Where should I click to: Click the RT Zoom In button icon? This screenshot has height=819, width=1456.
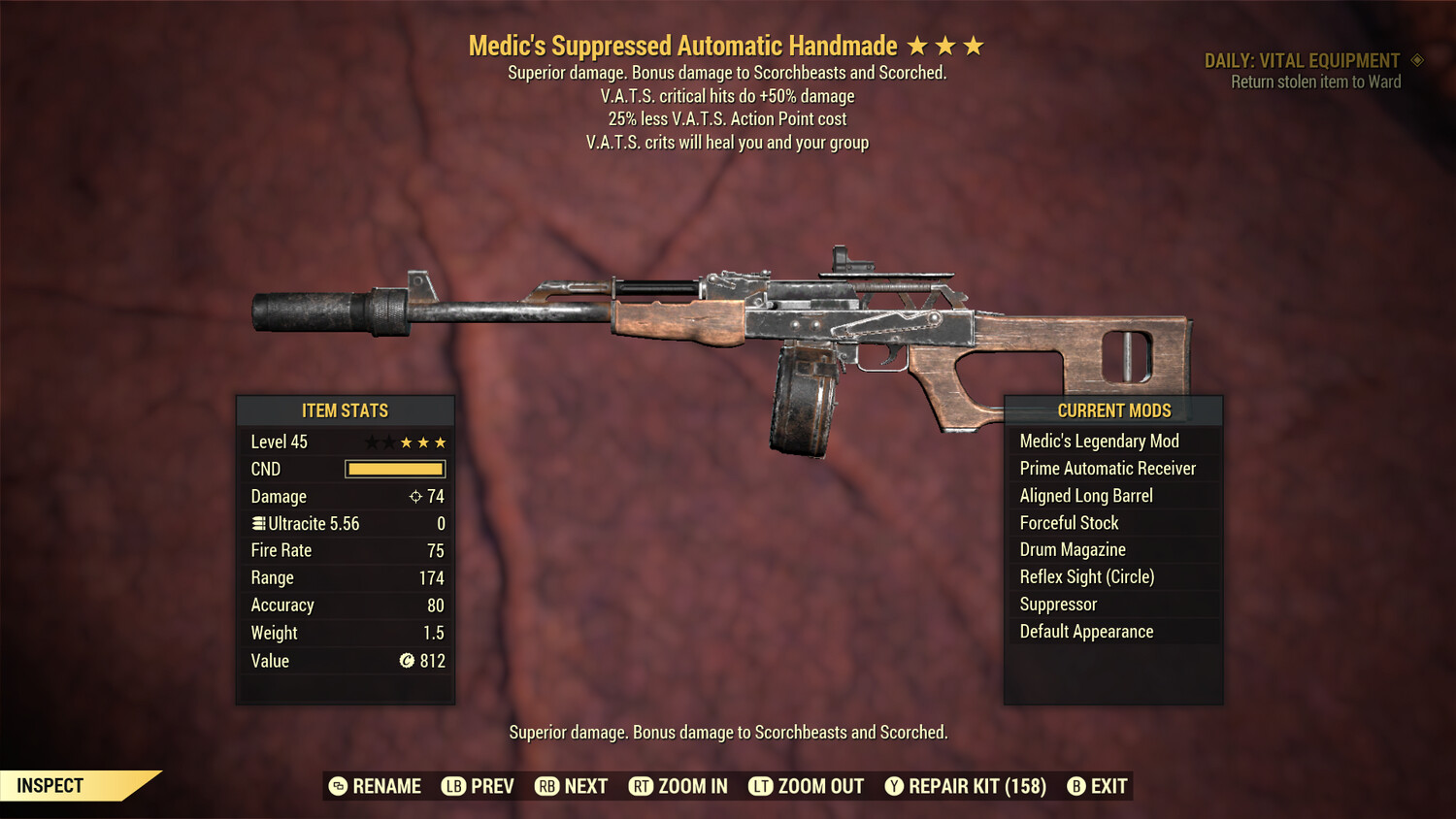(641, 786)
